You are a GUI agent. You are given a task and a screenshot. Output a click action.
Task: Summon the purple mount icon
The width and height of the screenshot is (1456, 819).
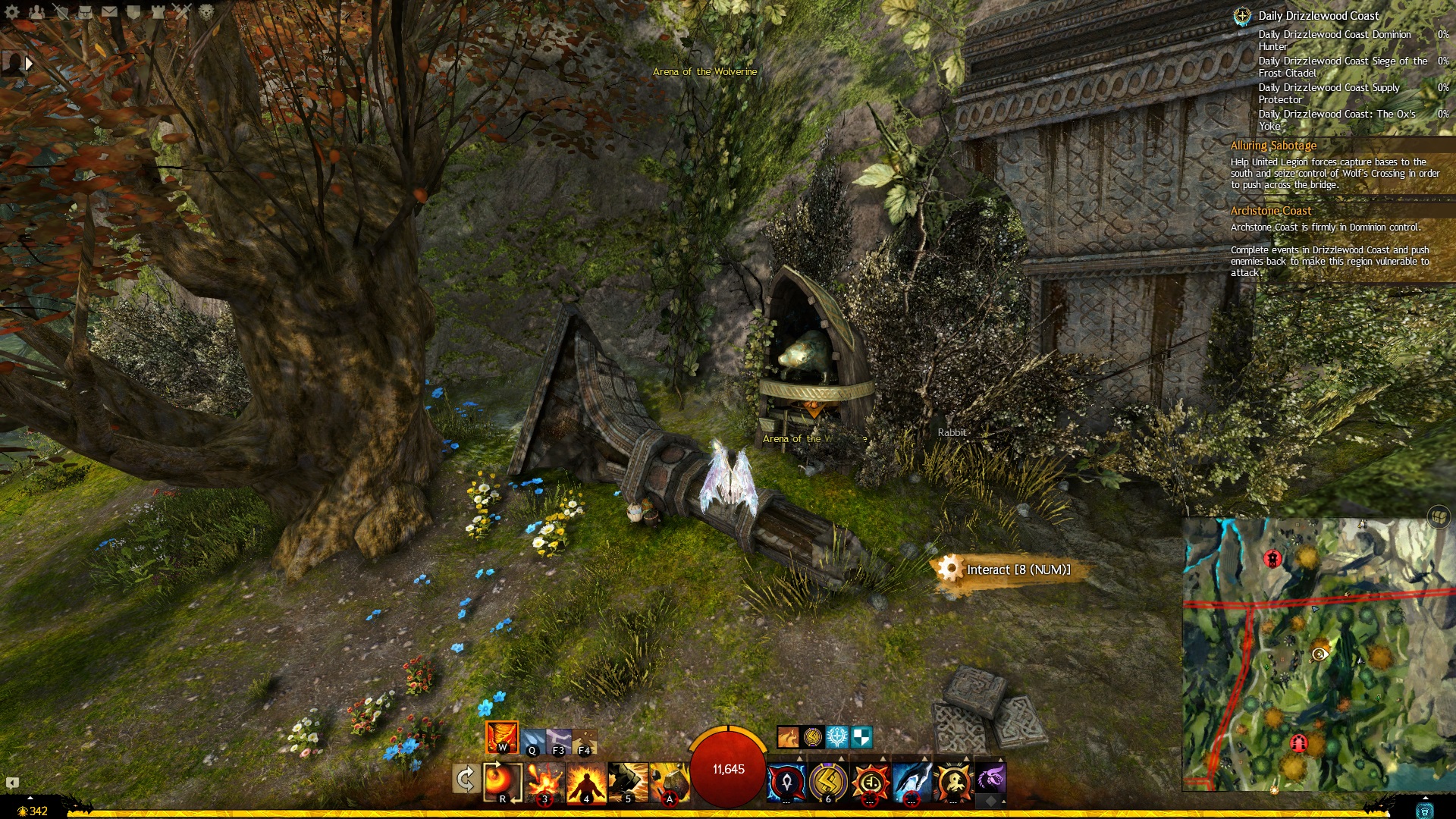pos(990,778)
